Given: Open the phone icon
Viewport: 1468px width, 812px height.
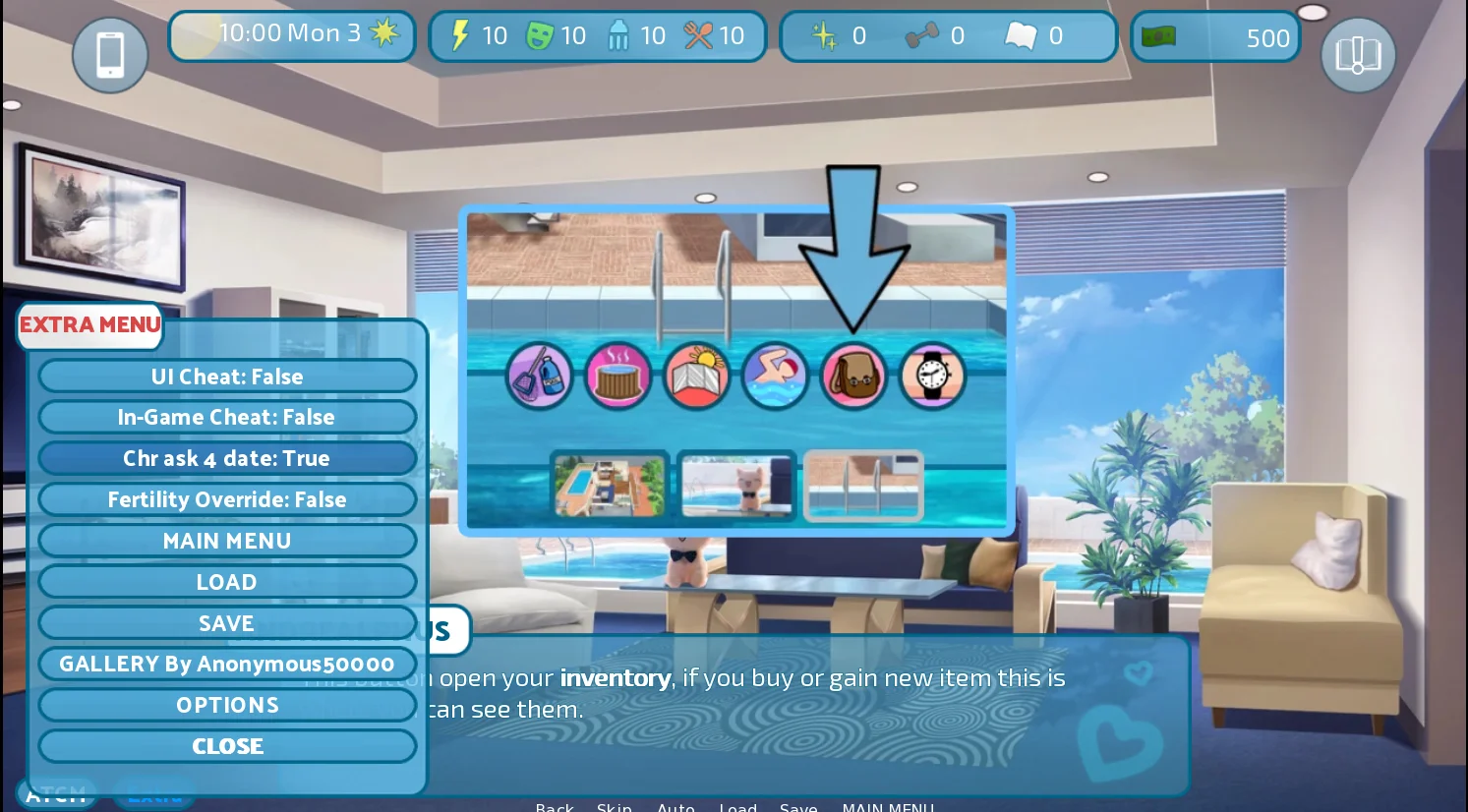Looking at the screenshot, I should pyautogui.click(x=110, y=55).
